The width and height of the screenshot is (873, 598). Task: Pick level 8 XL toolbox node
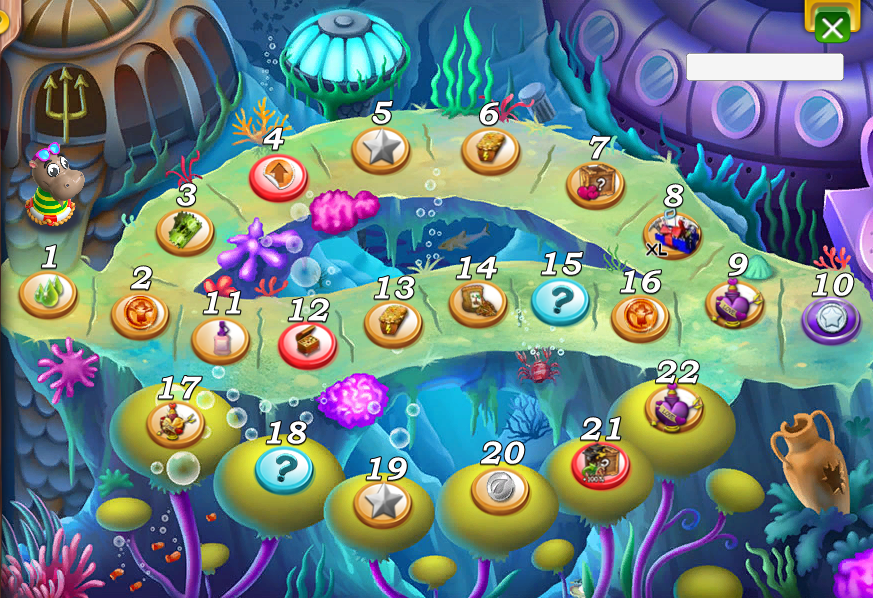(490, 150)
